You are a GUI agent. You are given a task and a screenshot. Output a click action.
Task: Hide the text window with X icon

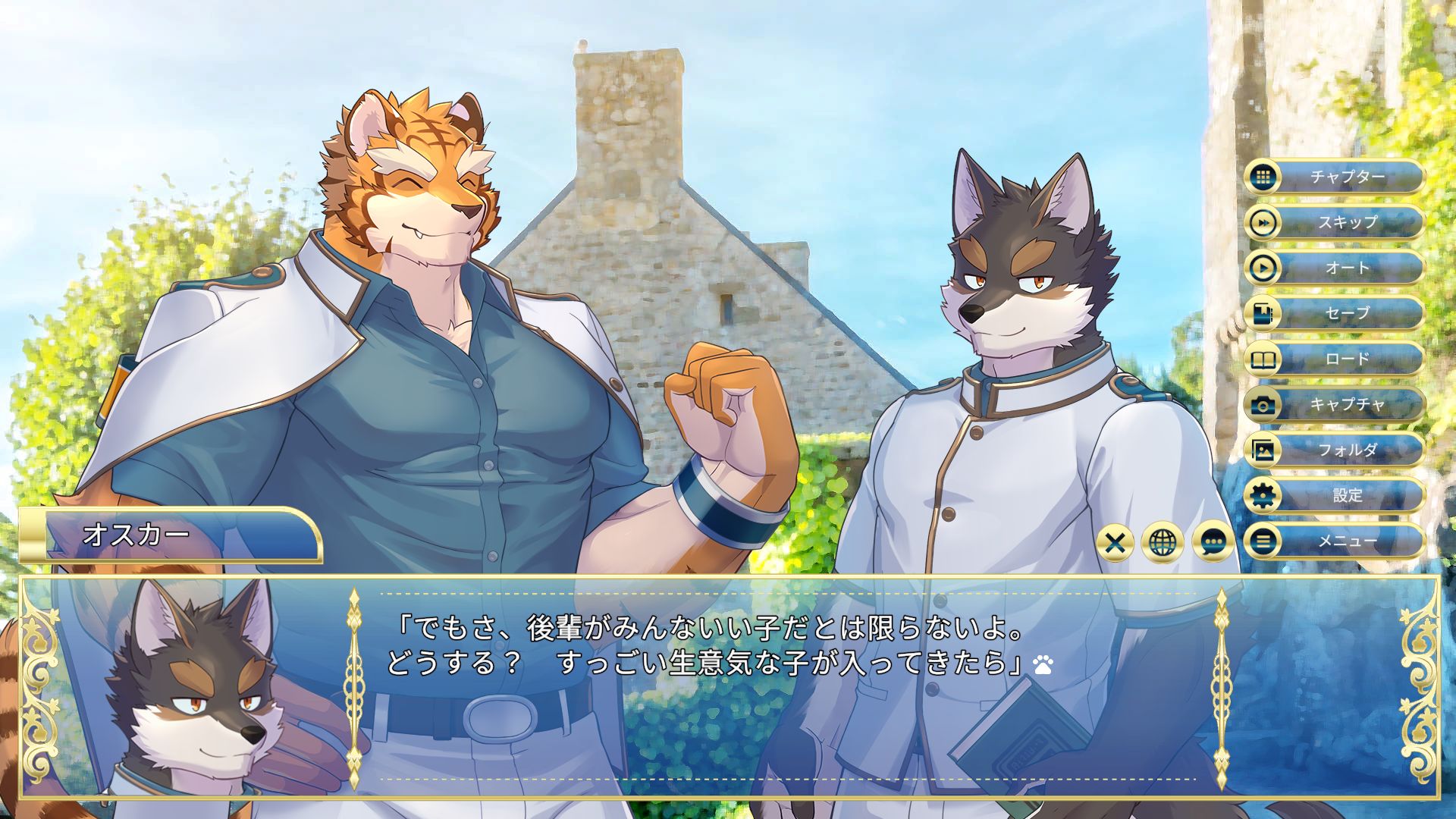click(x=1115, y=542)
